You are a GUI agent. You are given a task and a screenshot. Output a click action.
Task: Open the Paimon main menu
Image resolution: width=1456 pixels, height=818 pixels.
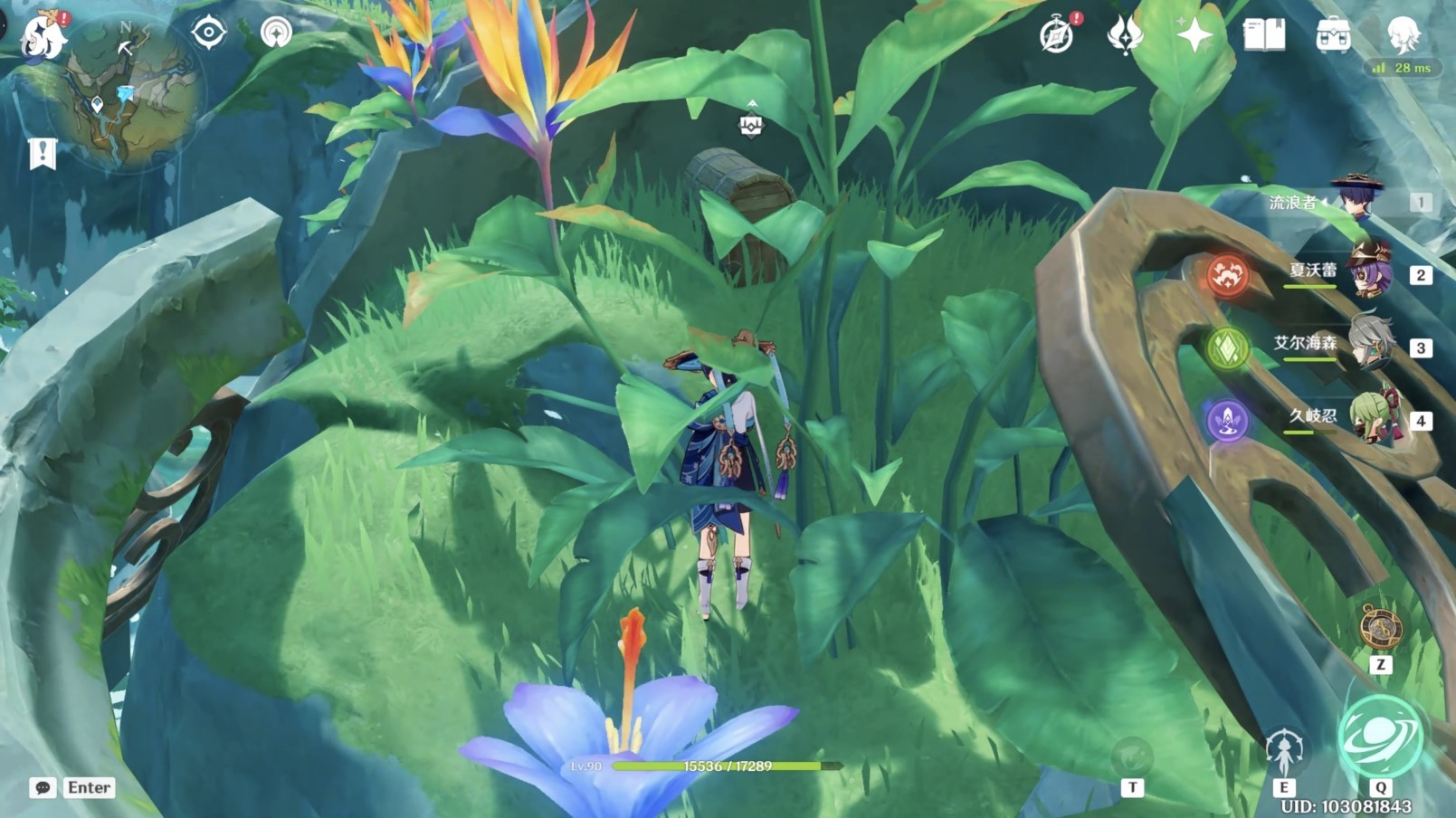click(42, 38)
